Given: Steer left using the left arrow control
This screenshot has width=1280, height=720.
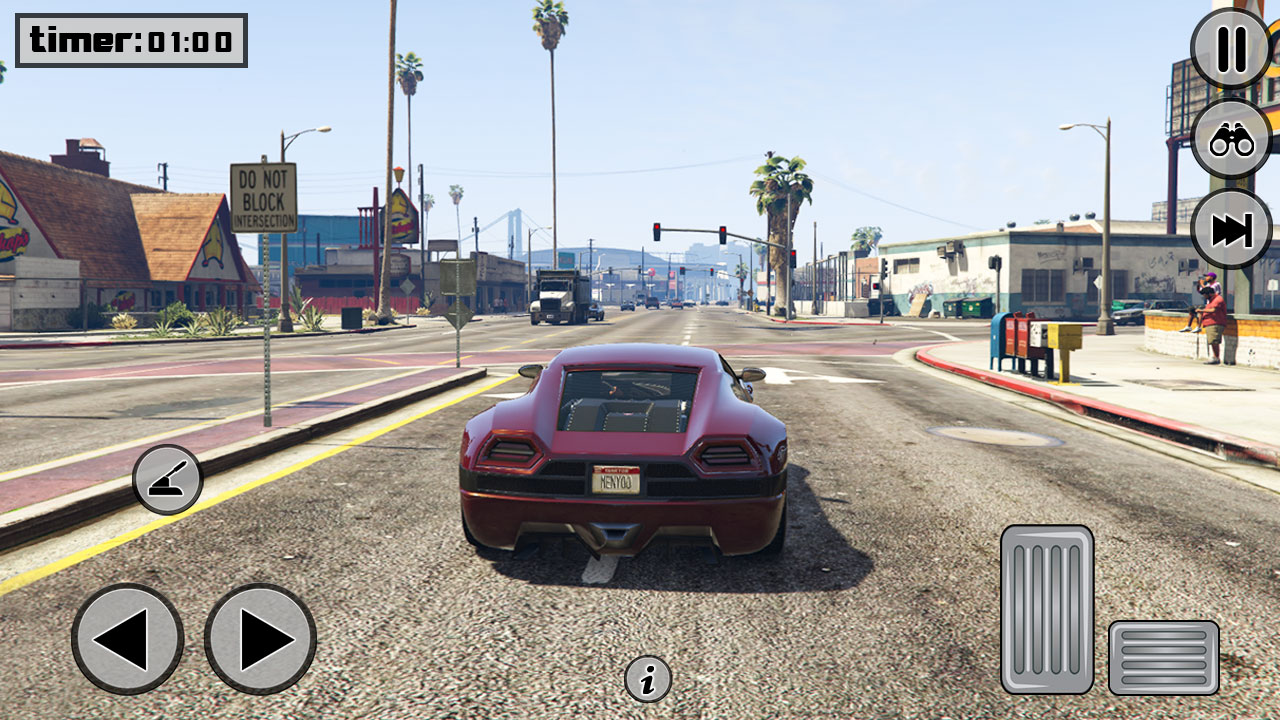Looking at the screenshot, I should [127, 640].
